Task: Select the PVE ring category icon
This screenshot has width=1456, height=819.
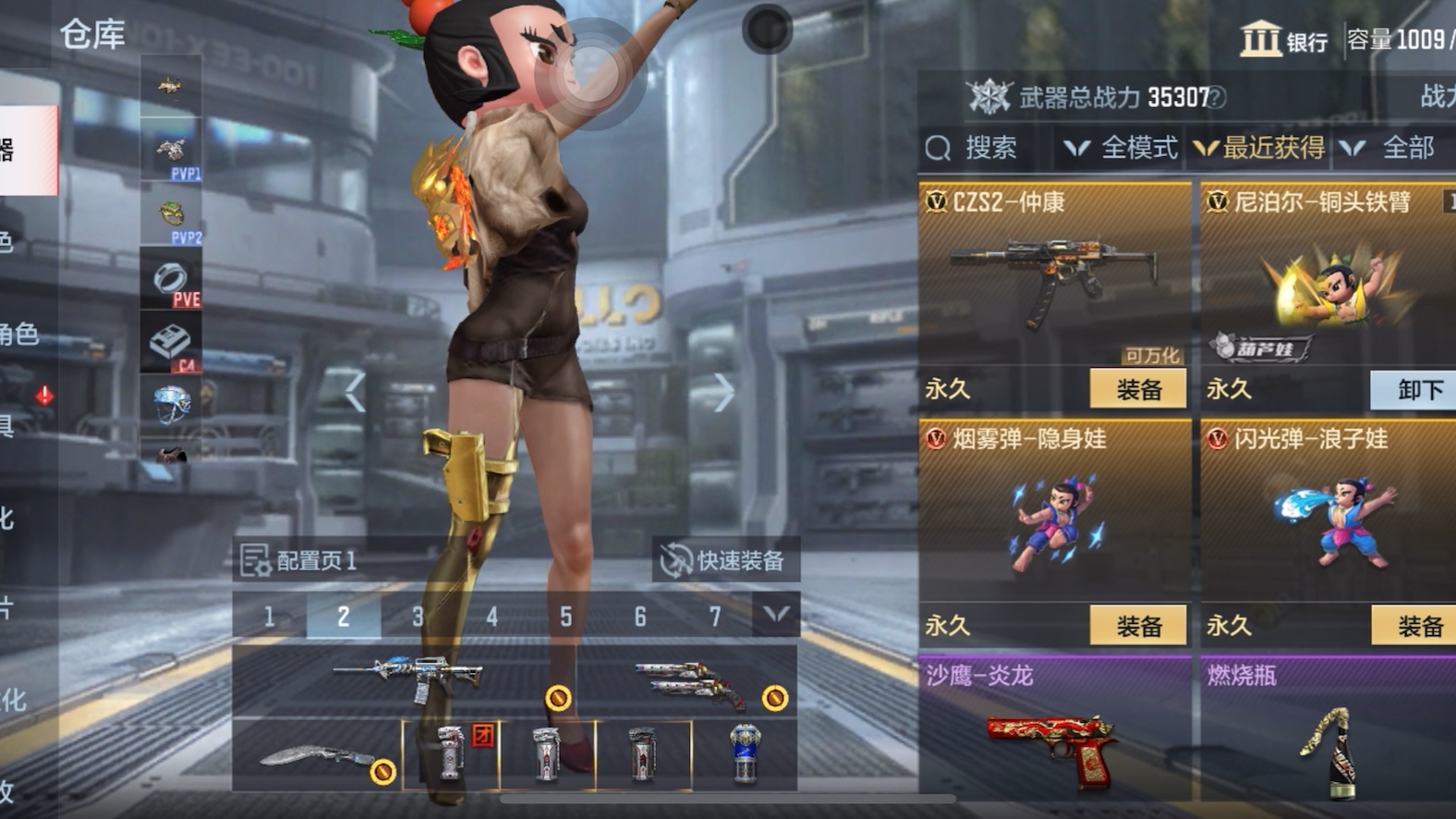Action: (x=172, y=281)
